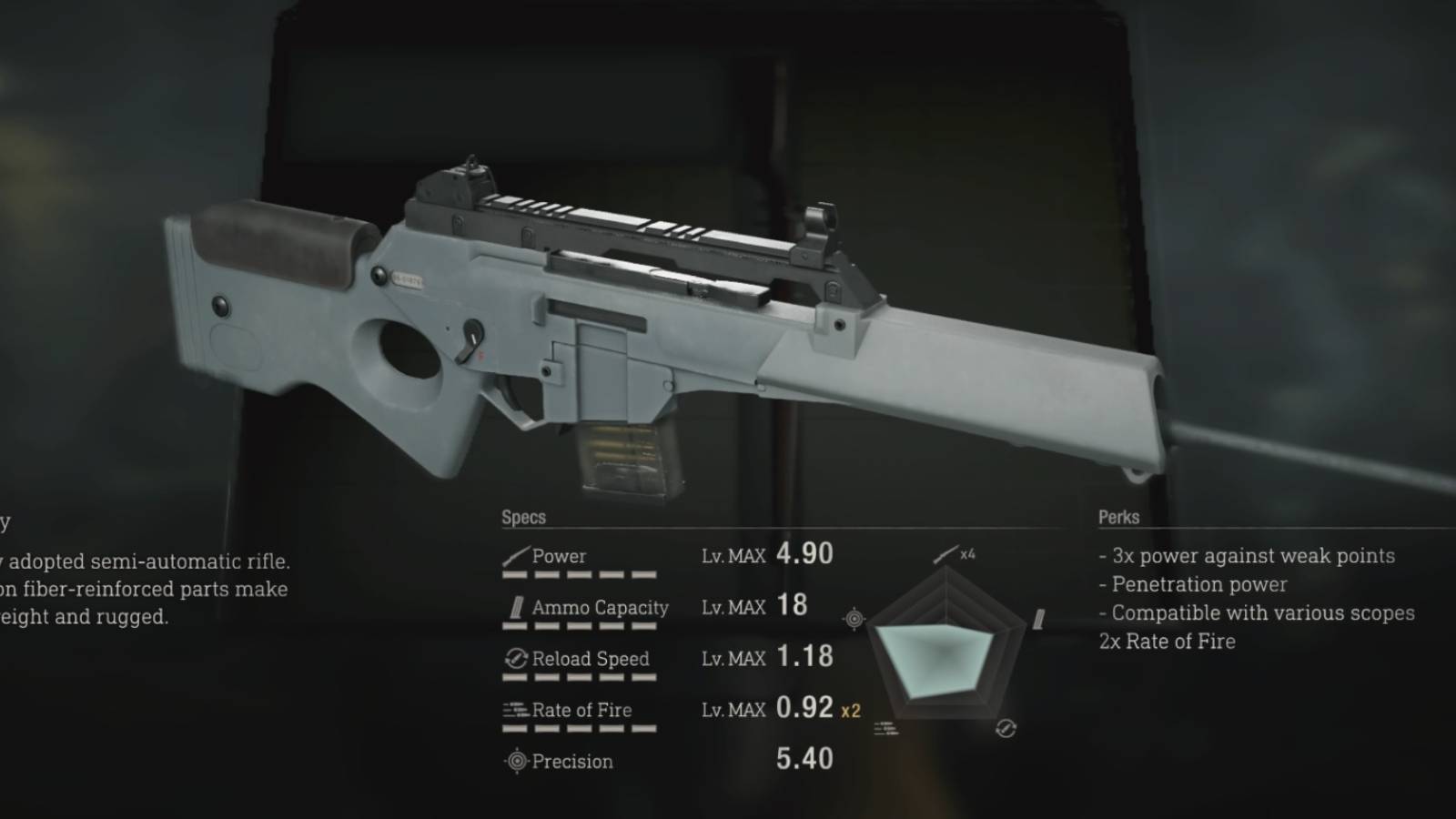Select the Precision crosshair icon in Specs
Image resolution: width=1456 pixels, height=819 pixels.
pos(518,759)
